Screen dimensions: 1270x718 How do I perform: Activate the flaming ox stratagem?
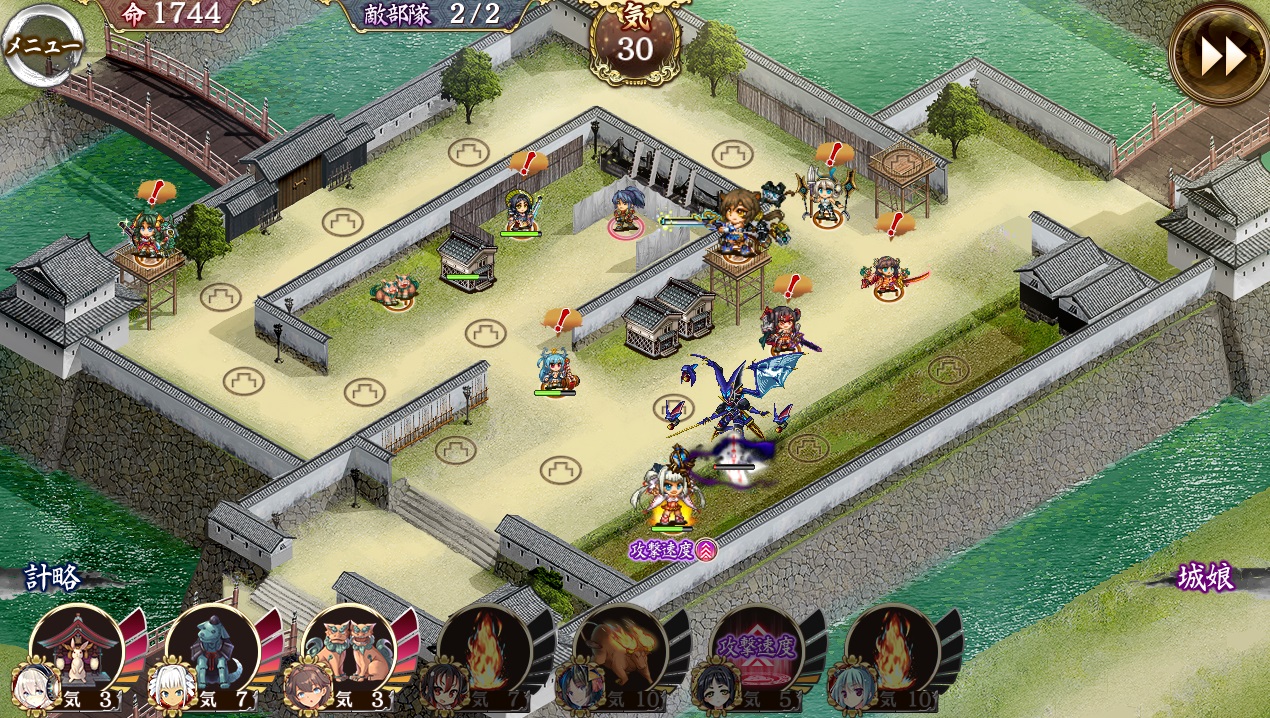click(x=620, y=652)
